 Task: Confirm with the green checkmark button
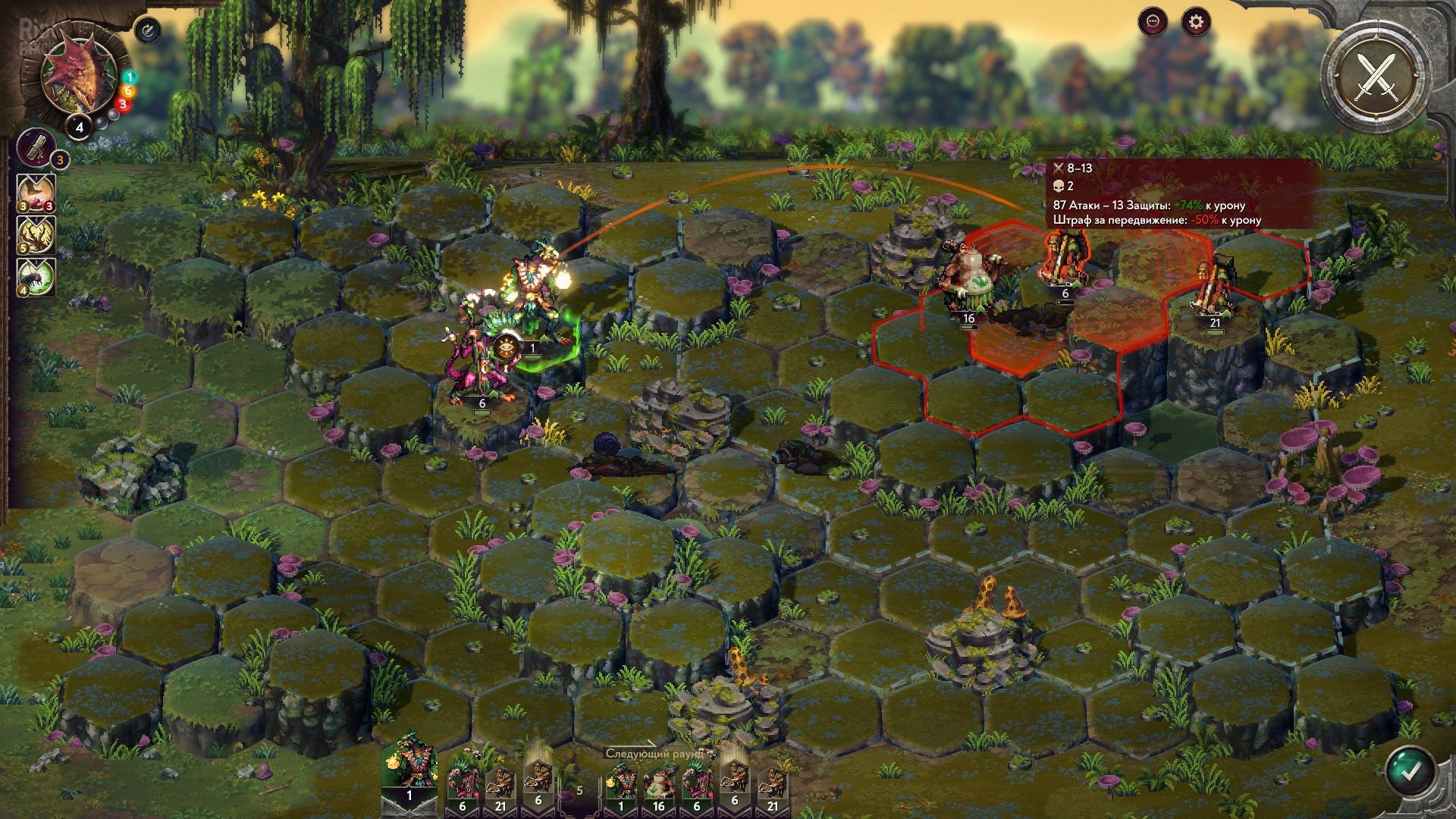click(x=1410, y=772)
